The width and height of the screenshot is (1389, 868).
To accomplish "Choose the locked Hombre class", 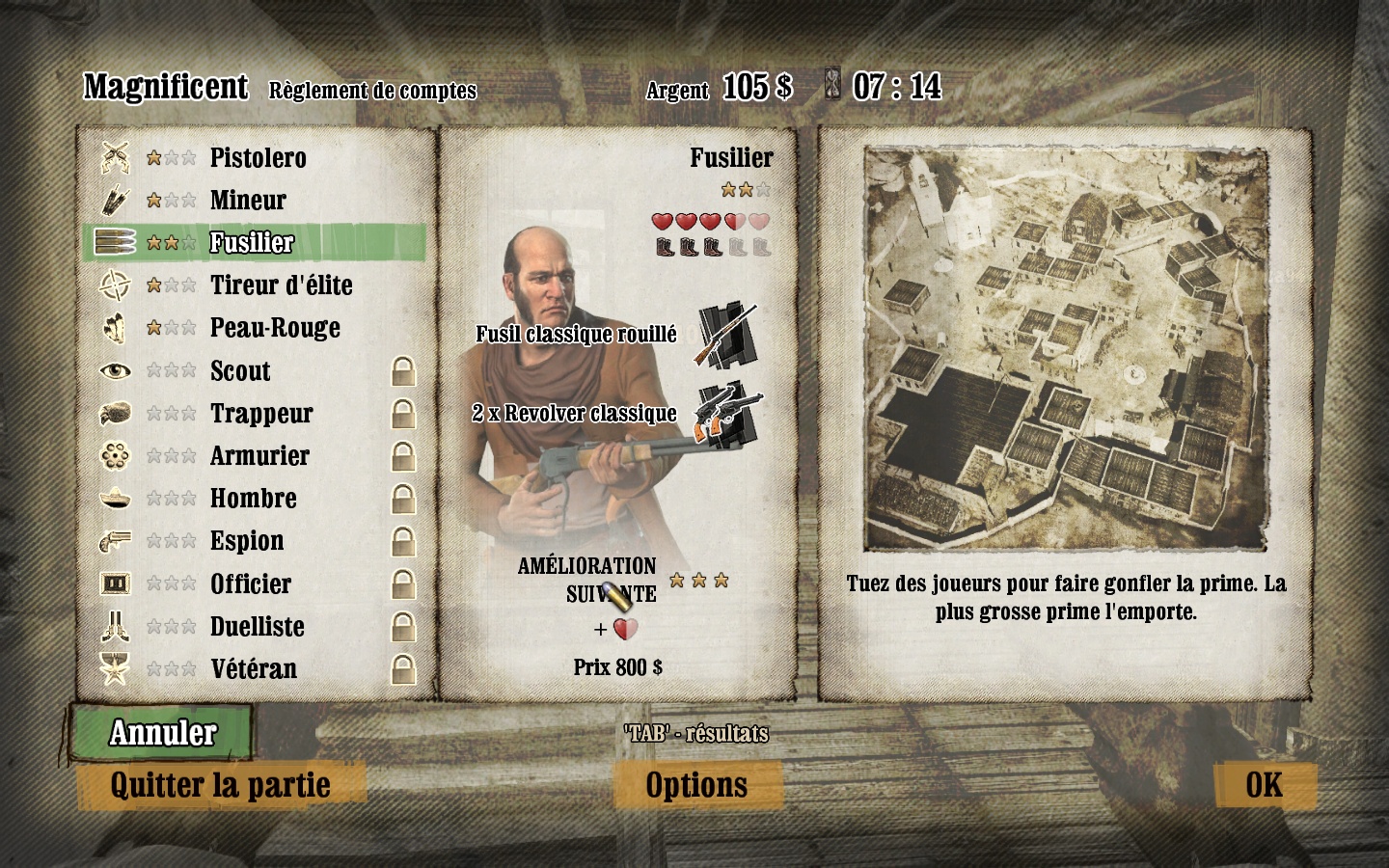I will [254, 499].
